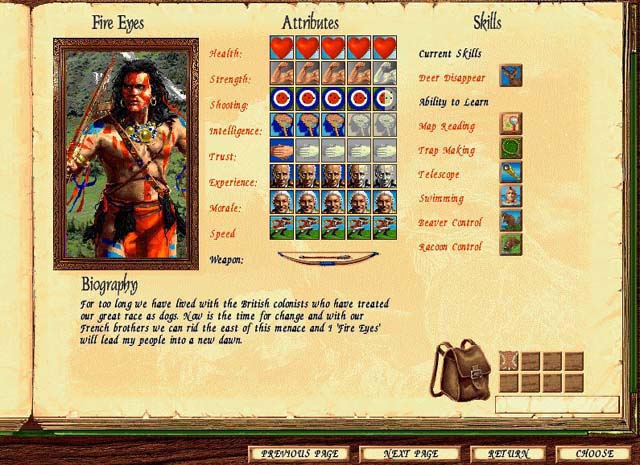The height and width of the screenshot is (465, 640).
Task: Pick the Beaver Control skill icon
Action: point(511,220)
